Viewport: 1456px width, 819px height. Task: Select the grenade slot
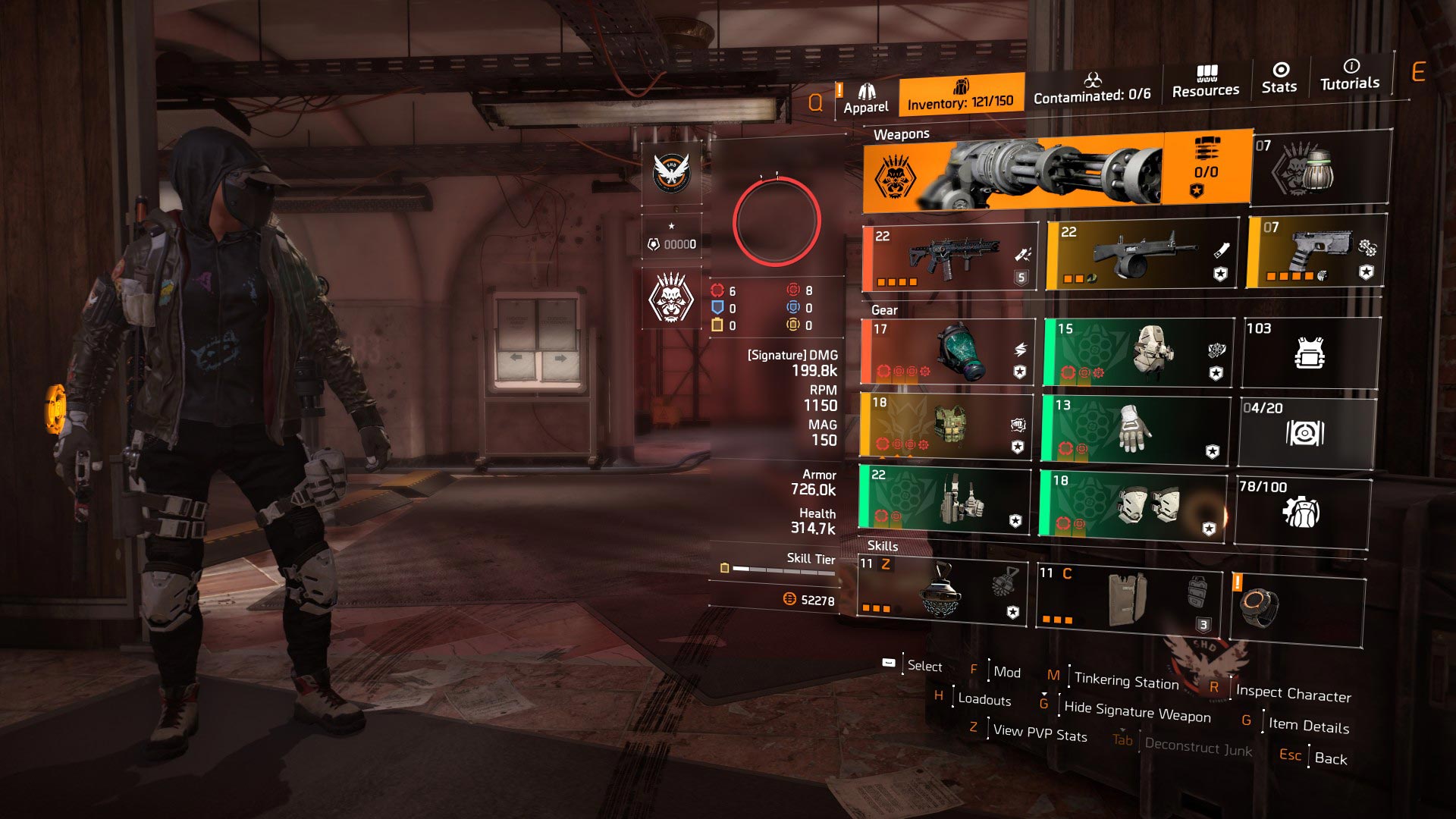pos(1320,168)
